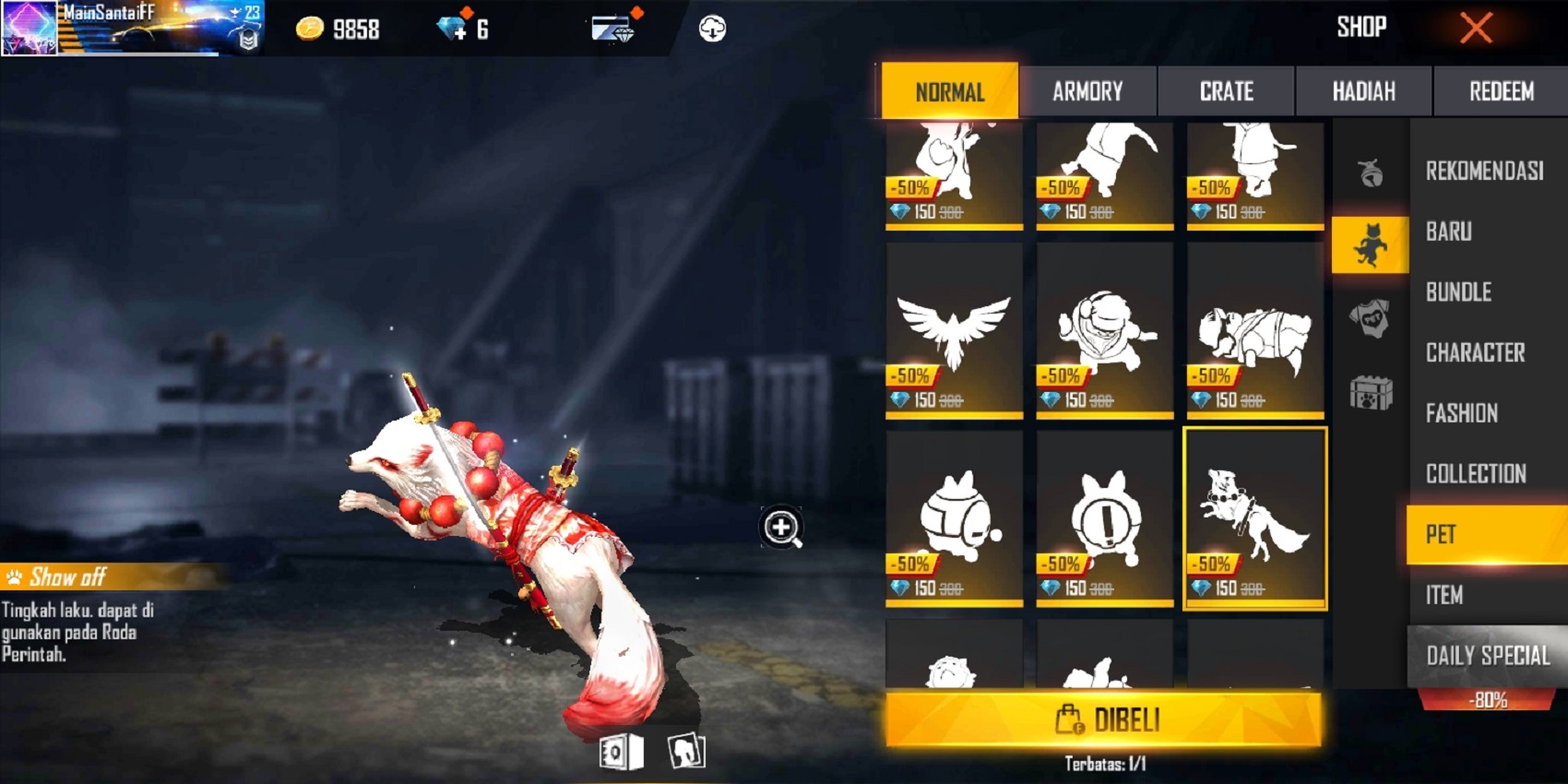Open the pet clothing category icon
1568x784 pixels.
[1370, 318]
